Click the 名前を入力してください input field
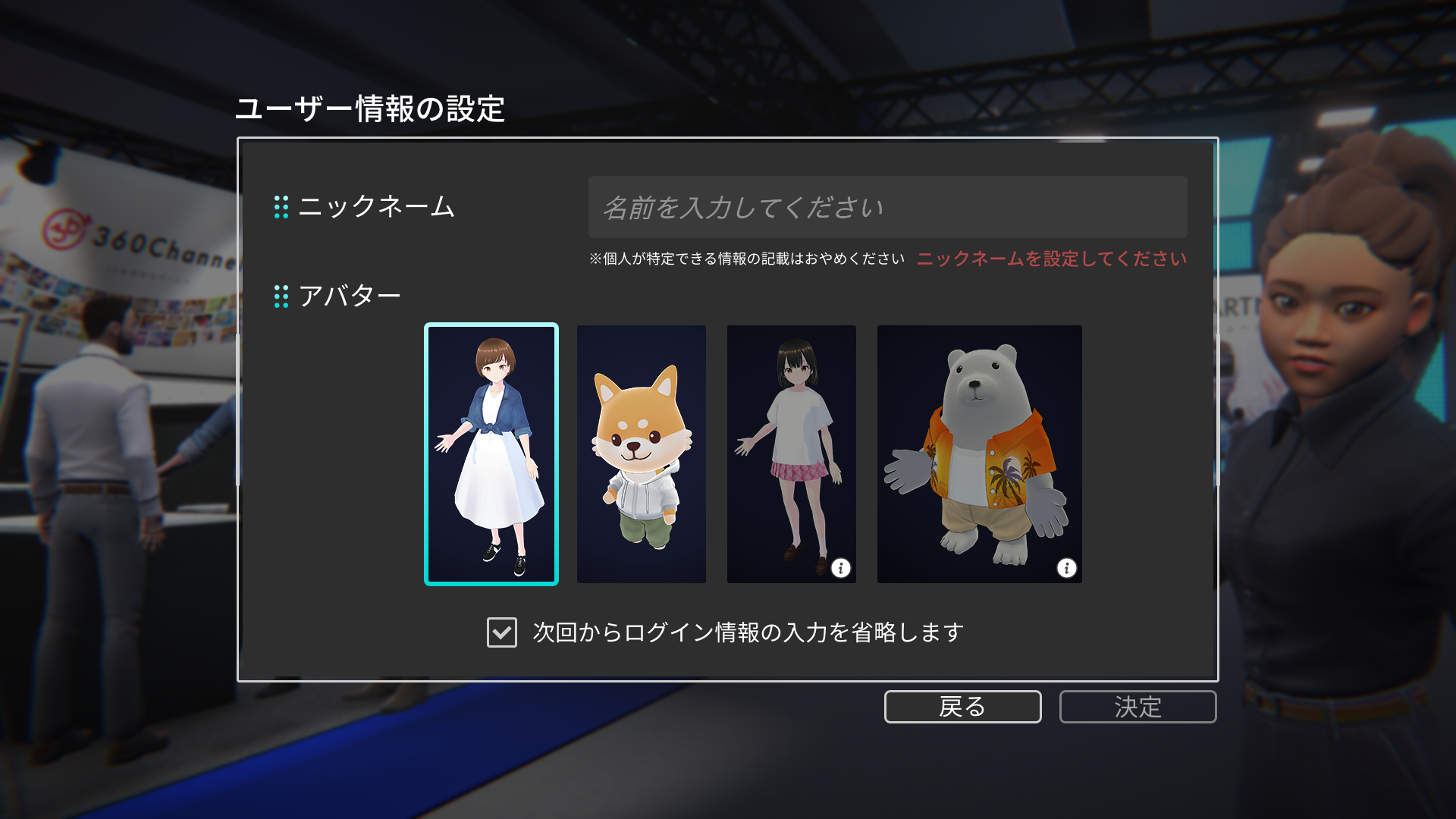The width and height of the screenshot is (1456, 819). [x=886, y=208]
